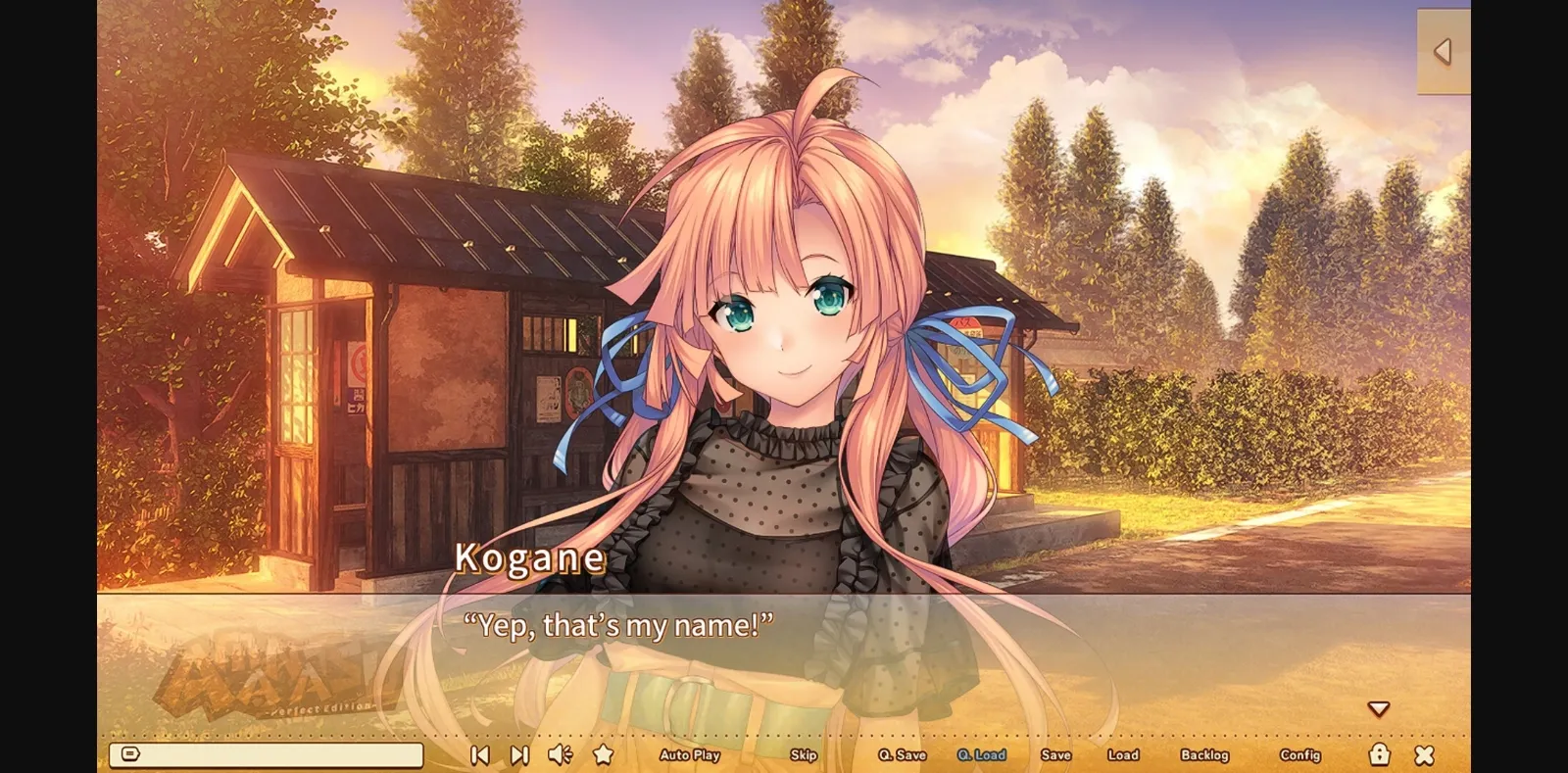Viewport: 1568px width, 773px height.
Task: Open the Save screen
Action: coord(1055,755)
